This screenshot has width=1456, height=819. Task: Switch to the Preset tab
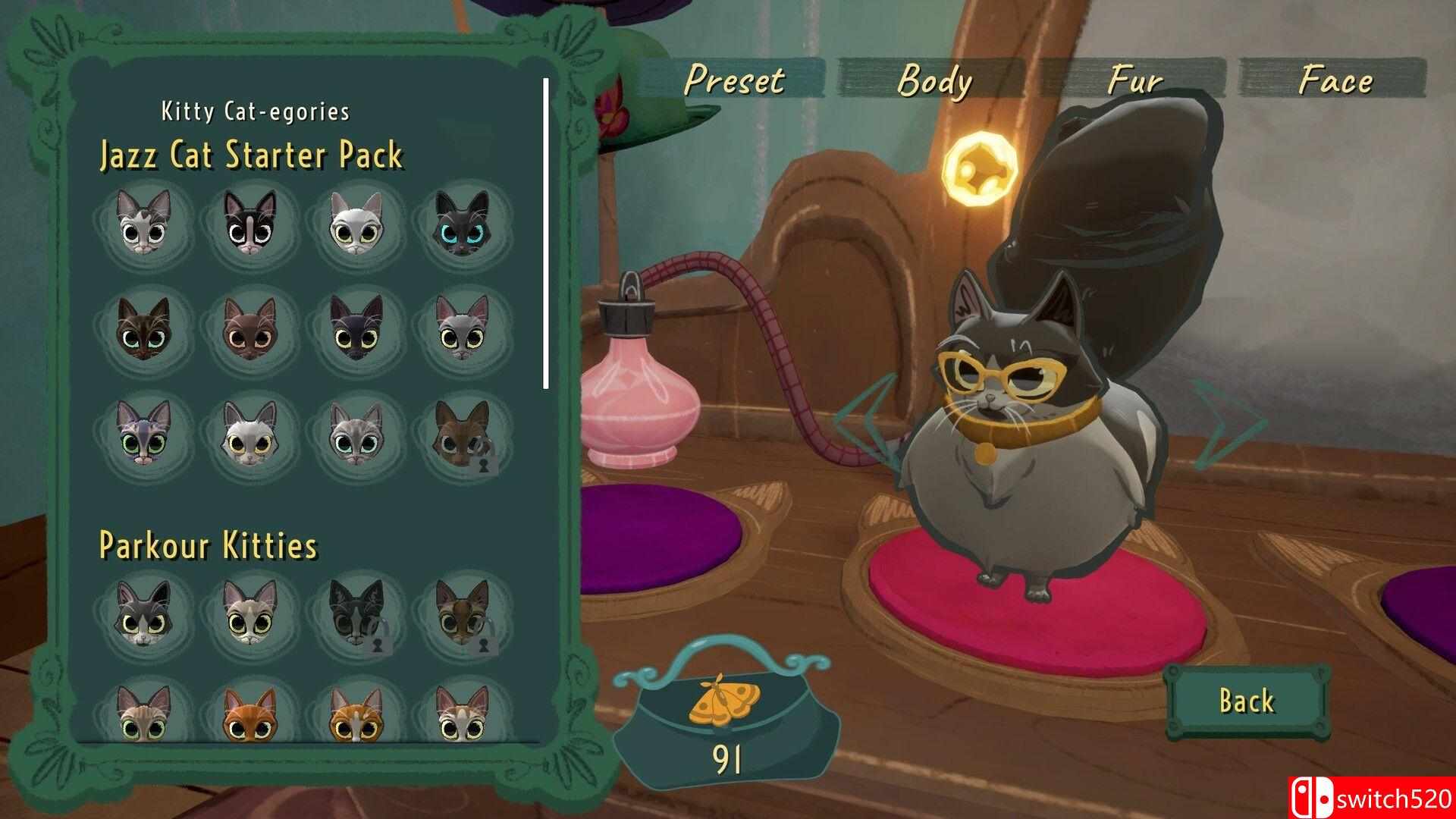733,80
